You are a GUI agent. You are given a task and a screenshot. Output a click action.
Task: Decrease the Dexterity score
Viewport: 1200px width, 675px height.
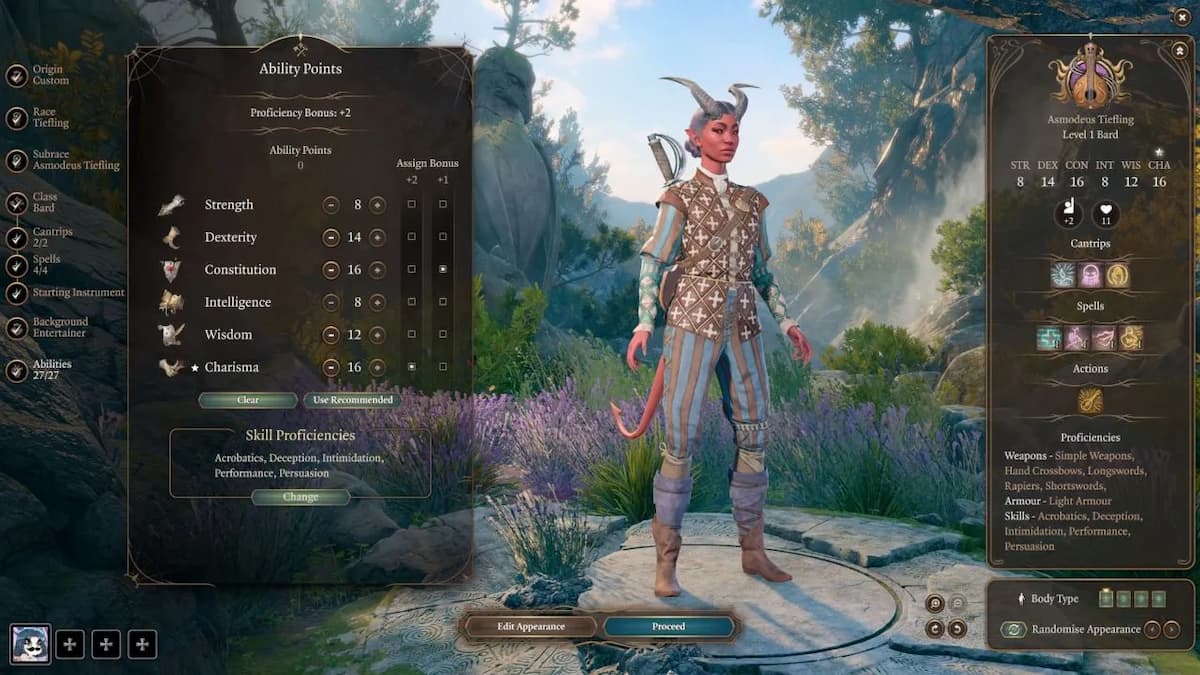[331, 237]
